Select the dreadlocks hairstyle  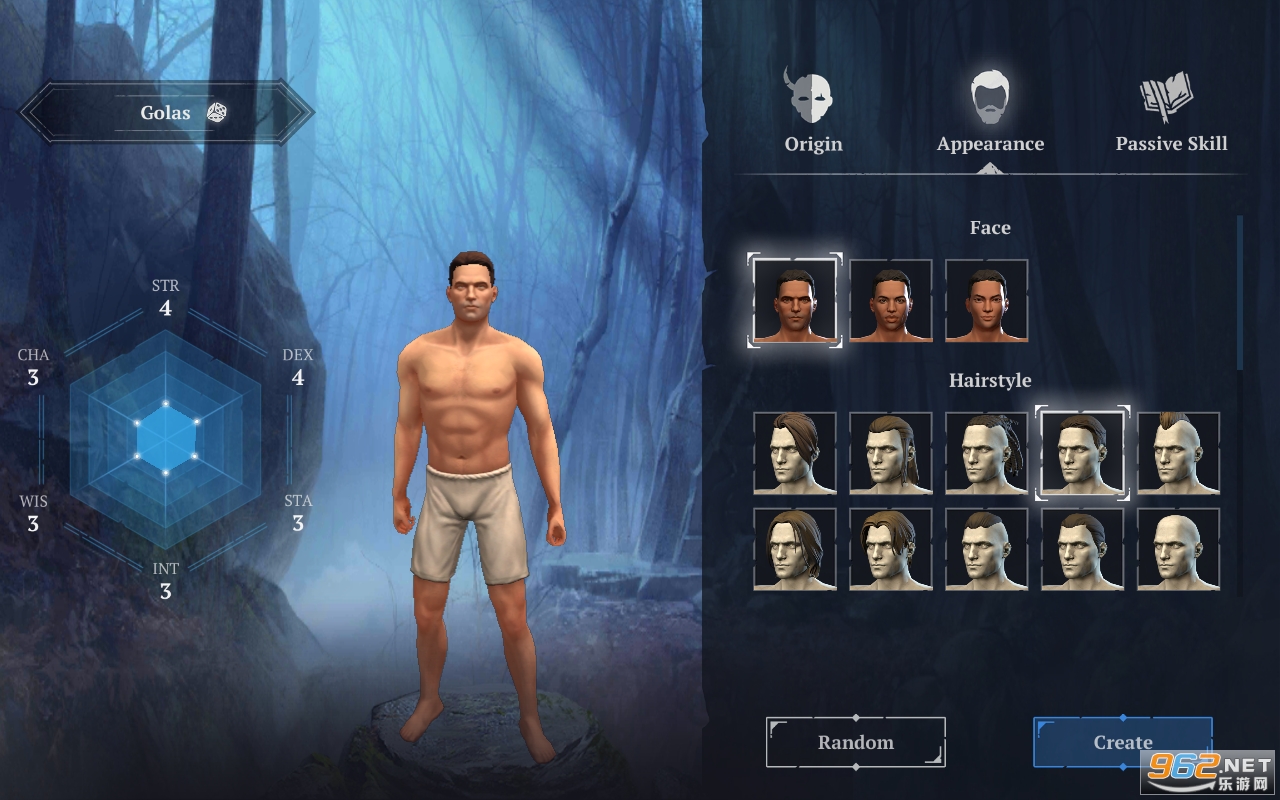click(986, 453)
